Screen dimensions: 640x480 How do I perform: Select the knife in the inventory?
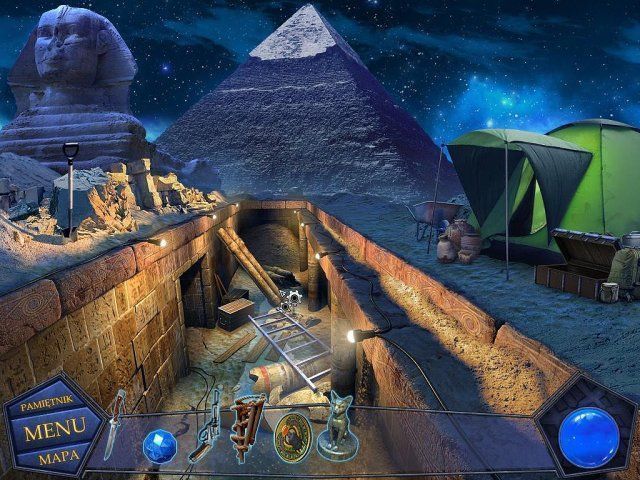[x=116, y=424]
